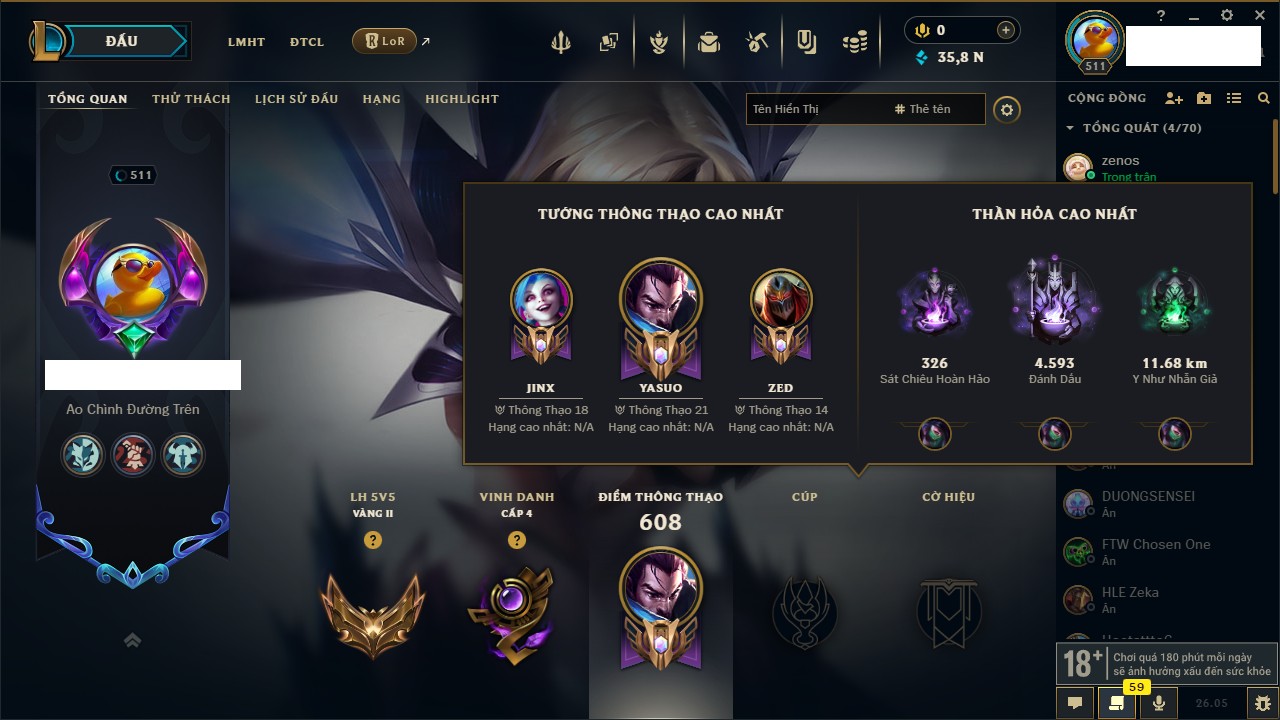The image size is (1280, 720).
Task: Select the Jinx mastery champion icon
Action: (x=541, y=300)
